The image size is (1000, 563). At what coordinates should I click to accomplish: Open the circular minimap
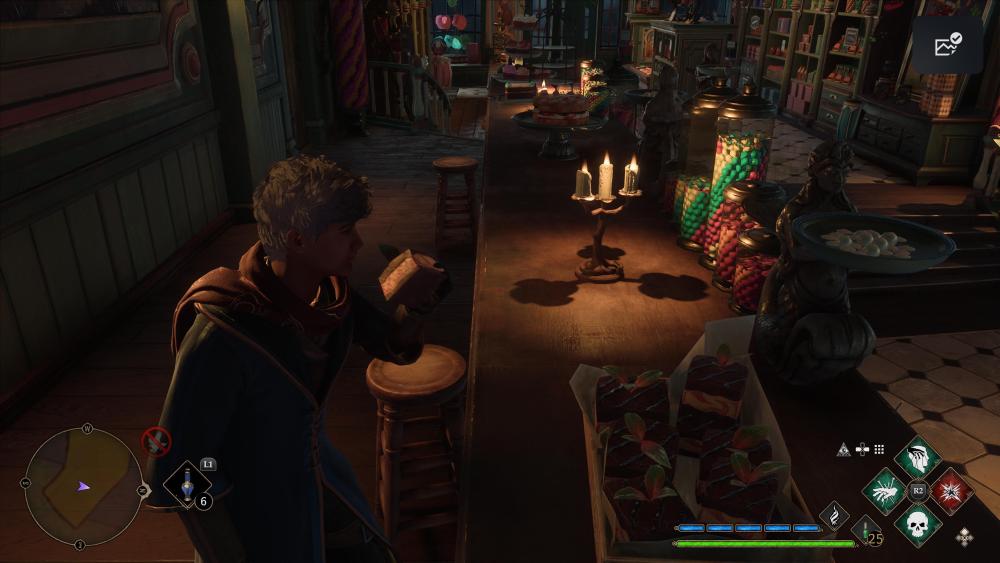(83, 487)
